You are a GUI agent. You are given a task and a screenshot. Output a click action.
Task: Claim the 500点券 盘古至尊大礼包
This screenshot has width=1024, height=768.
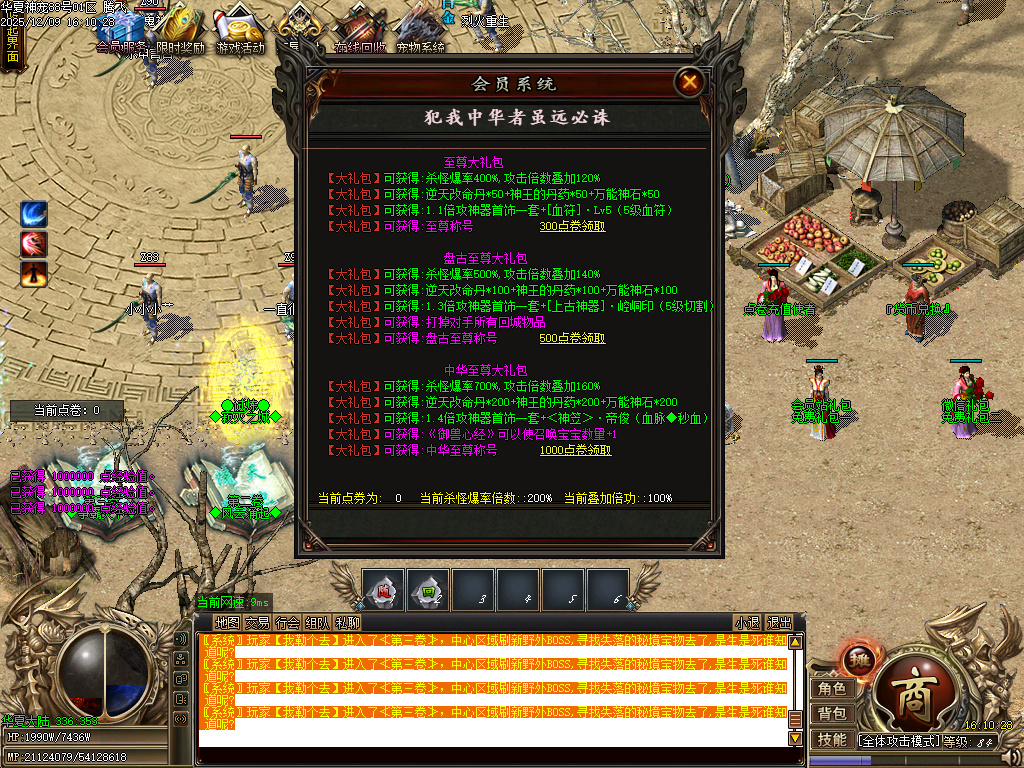tap(572, 339)
